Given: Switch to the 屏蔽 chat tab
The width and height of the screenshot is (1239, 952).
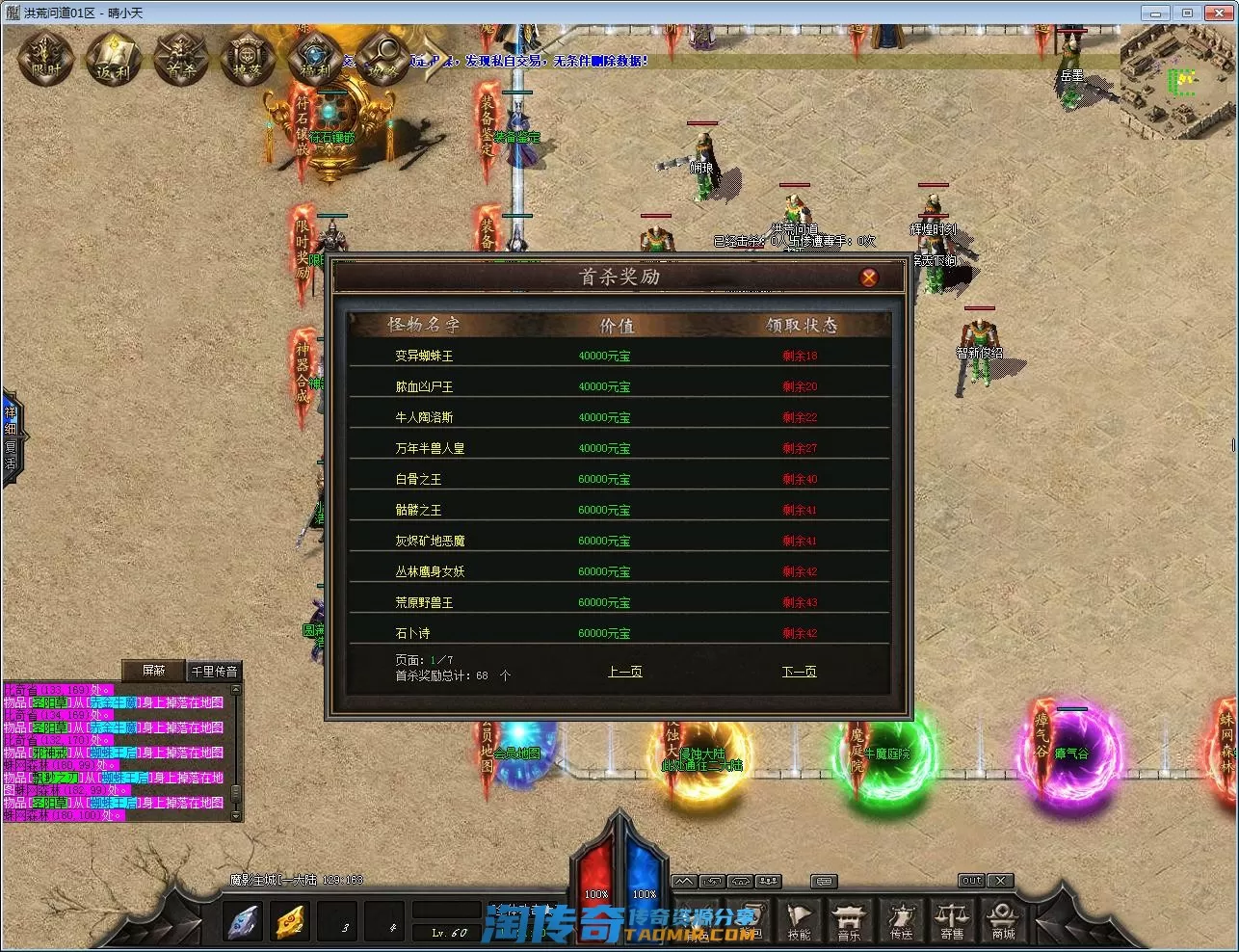Looking at the screenshot, I should click(153, 671).
